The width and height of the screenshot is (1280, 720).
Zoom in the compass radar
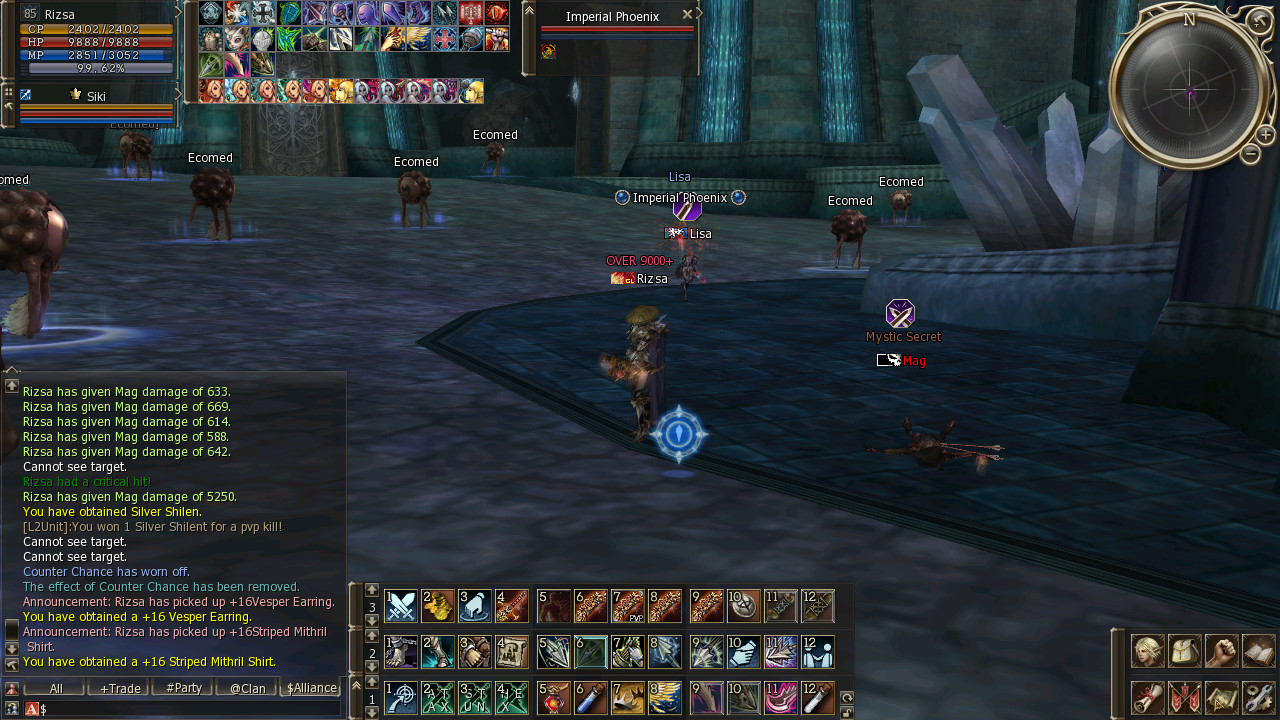(x=1265, y=135)
